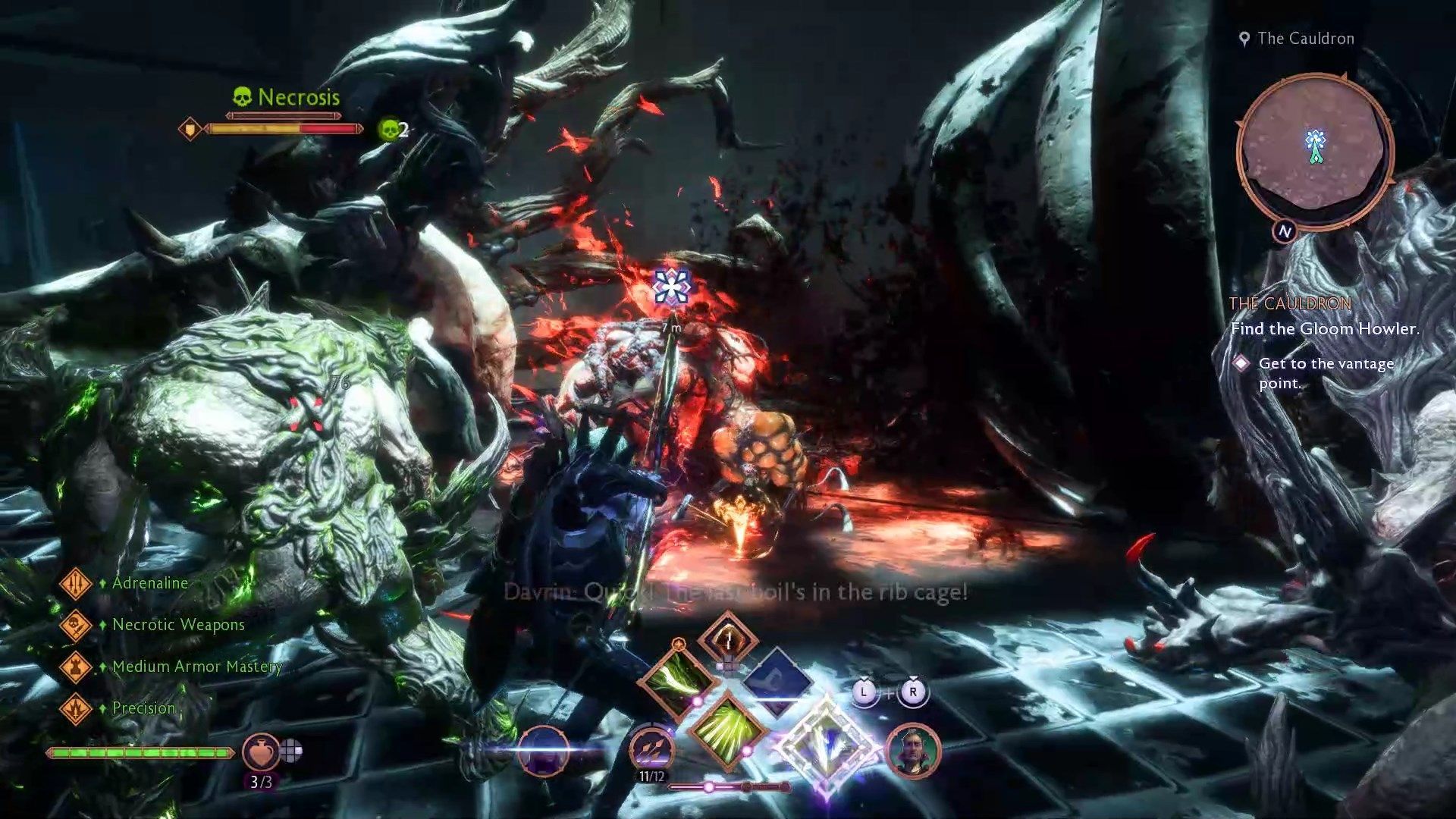Select the right companion portrait
1456x819 pixels.
tap(913, 751)
